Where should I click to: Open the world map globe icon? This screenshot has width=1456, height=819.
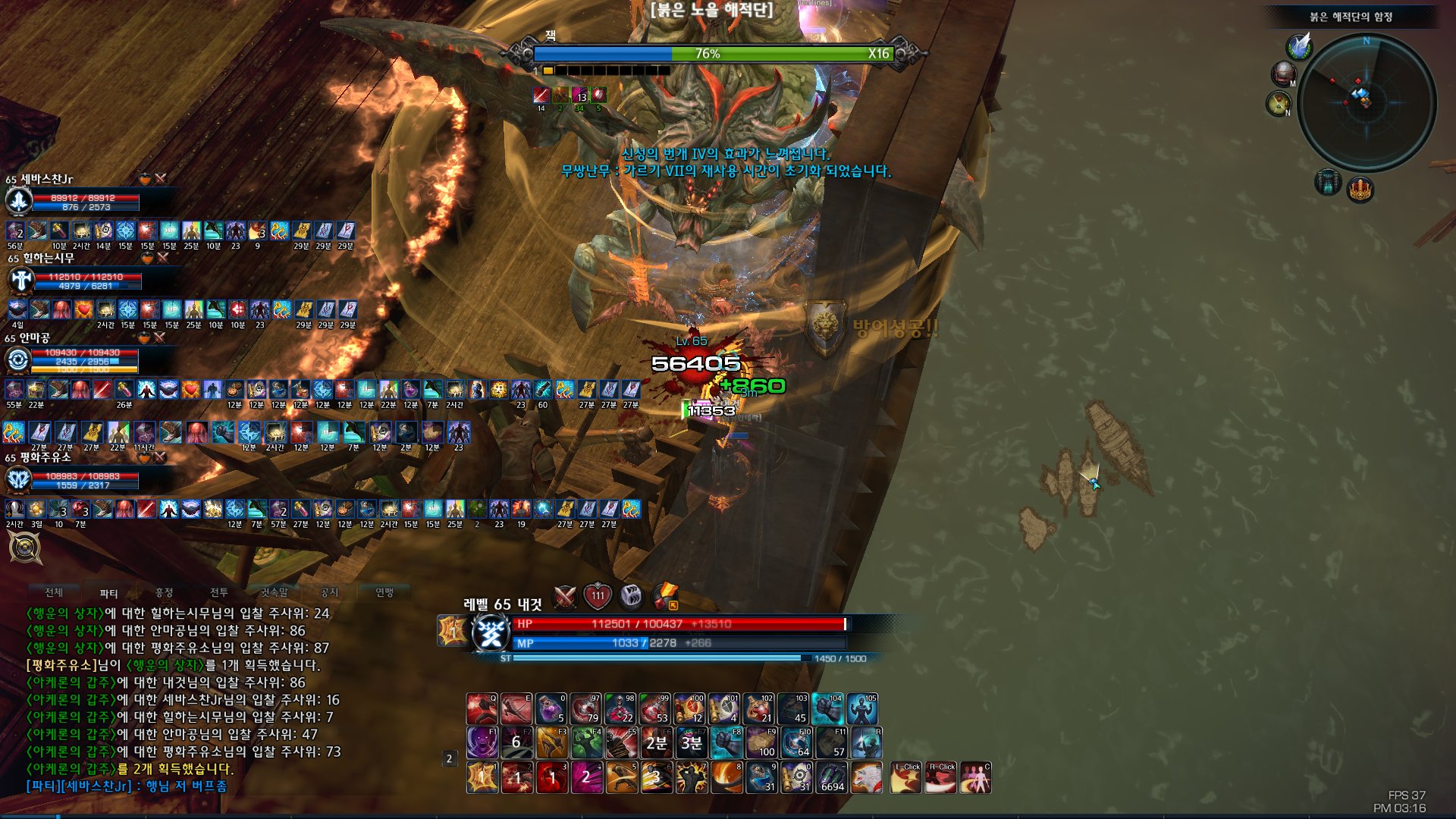pyautogui.click(x=1283, y=74)
